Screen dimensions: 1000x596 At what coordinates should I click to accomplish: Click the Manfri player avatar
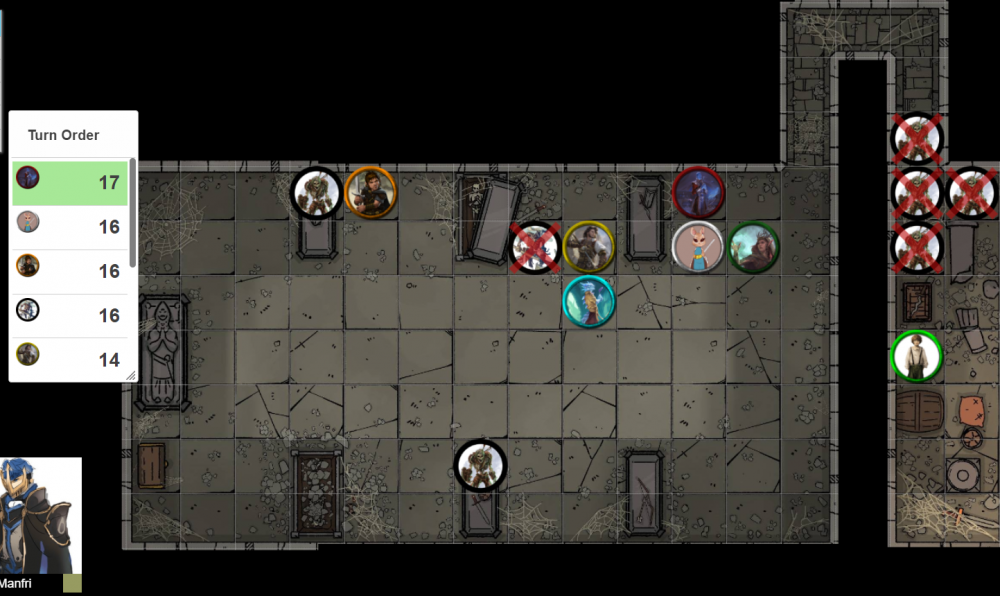[x=40, y=515]
